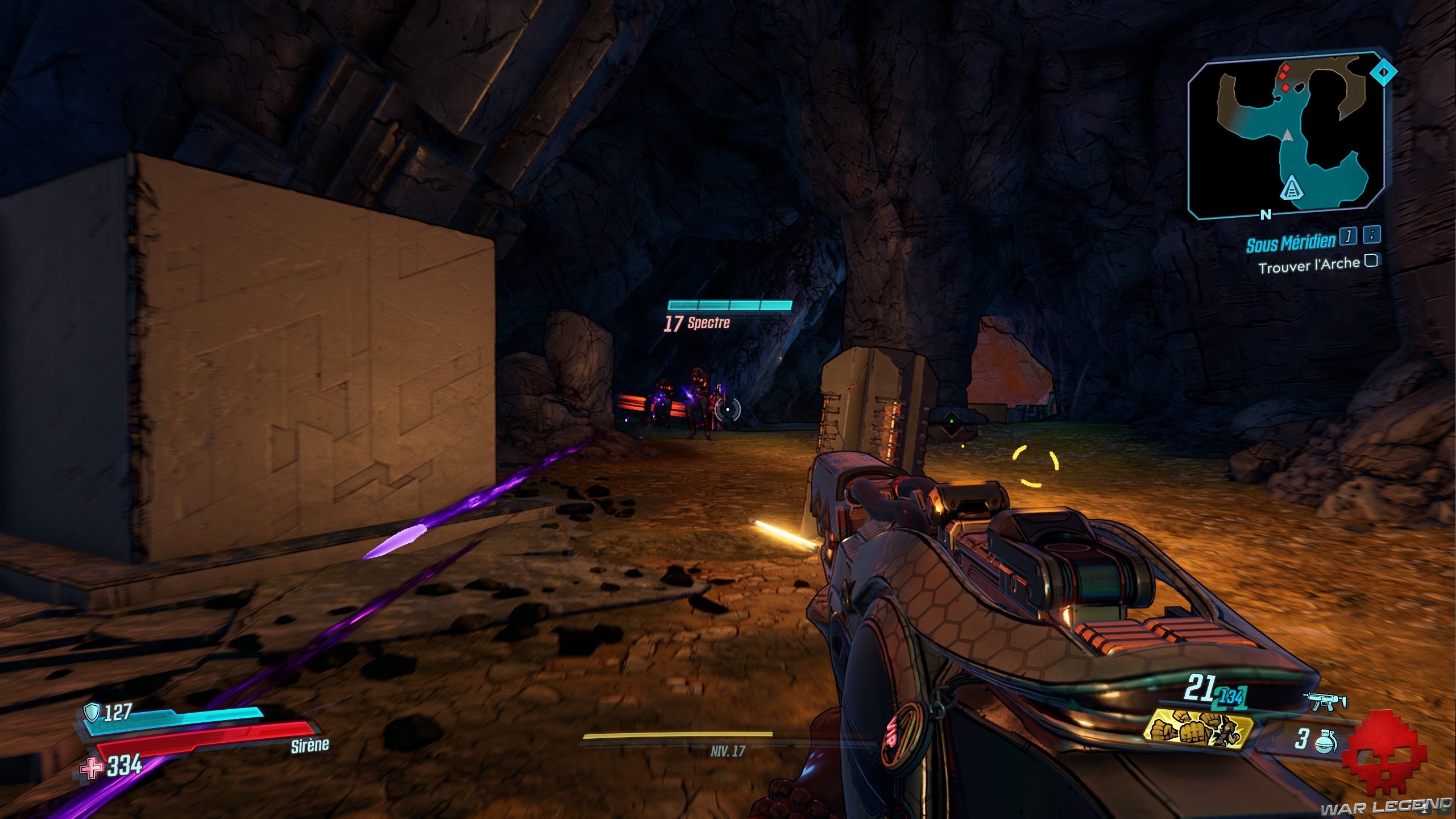The width and height of the screenshot is (1456, 819).
Task: Select the grenade count icon
Action: pyautogui.click(x=1325, y=741)
